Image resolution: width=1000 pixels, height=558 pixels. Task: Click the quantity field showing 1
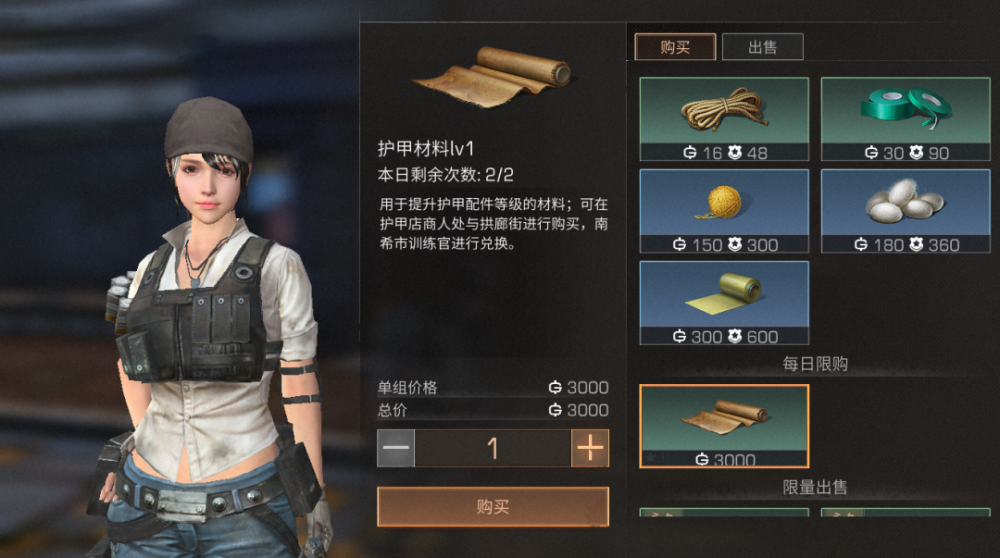[x=493, y=448]
